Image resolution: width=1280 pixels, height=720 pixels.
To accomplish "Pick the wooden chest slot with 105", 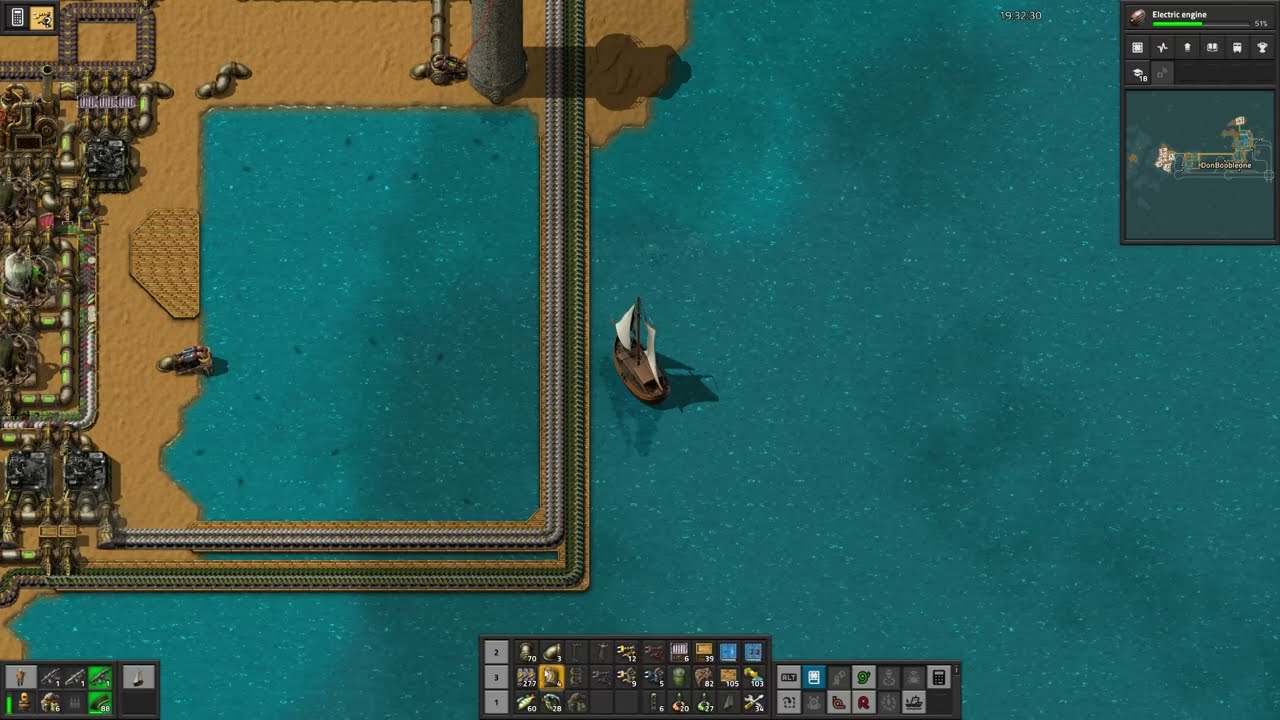I will pos(729,678).
